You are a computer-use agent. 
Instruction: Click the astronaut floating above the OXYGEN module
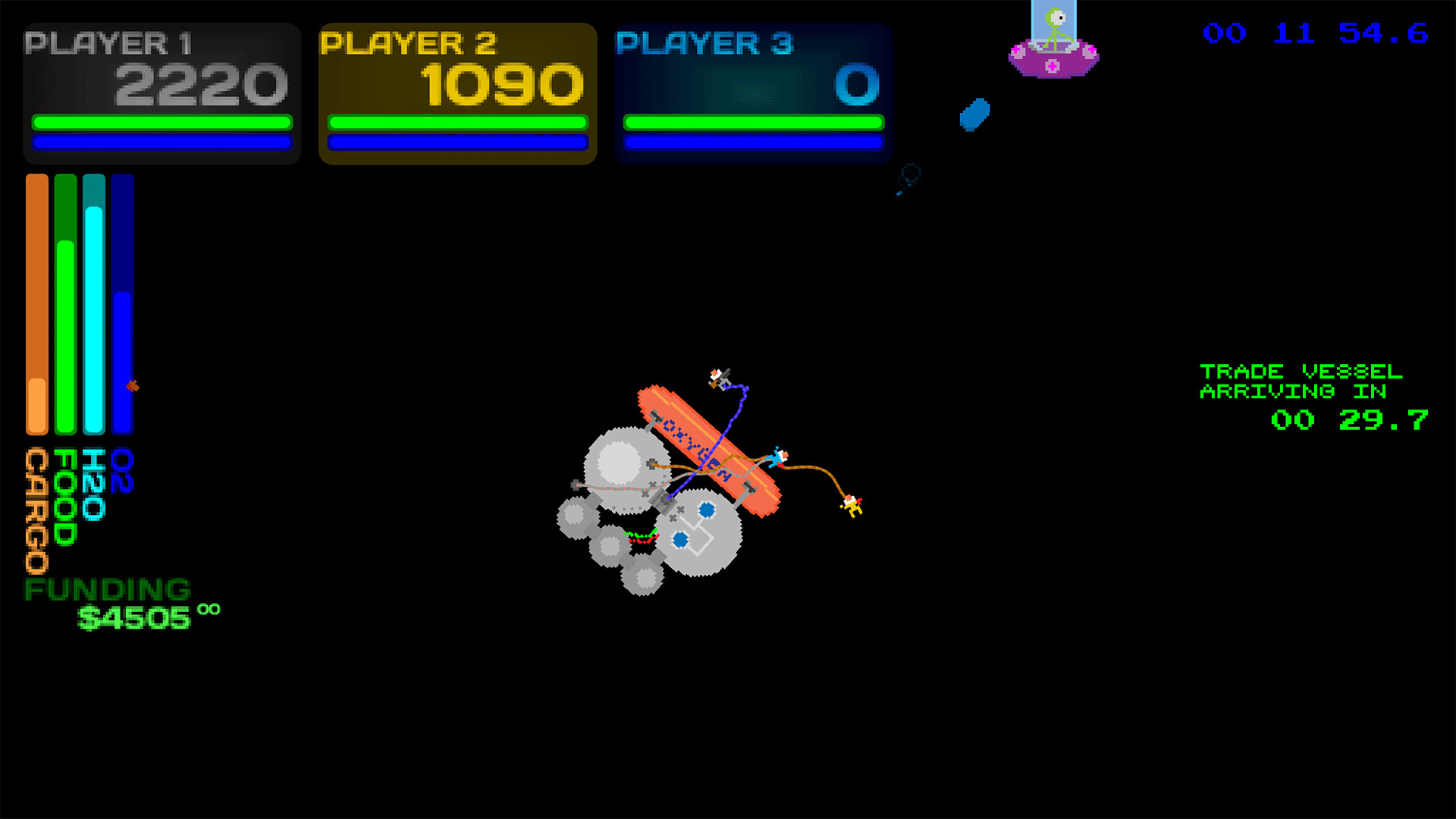716,377
